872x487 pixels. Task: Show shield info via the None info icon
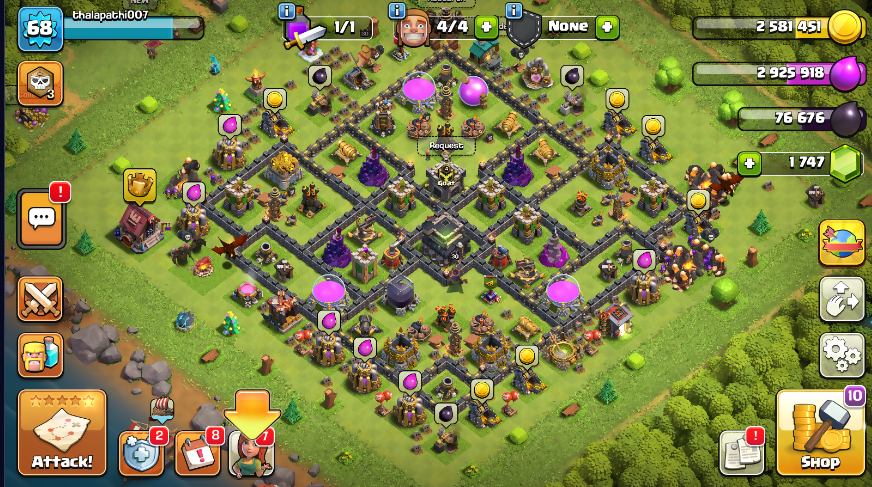coord(514,11)
